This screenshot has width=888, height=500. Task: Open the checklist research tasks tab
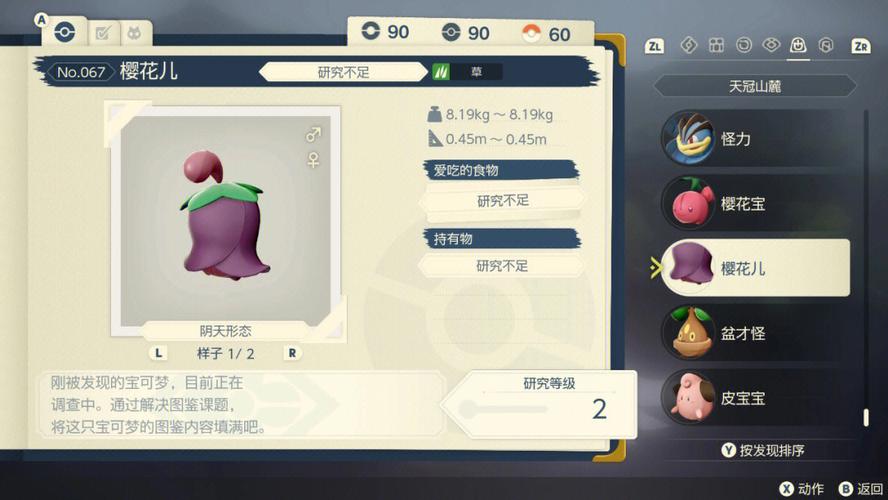101,33
